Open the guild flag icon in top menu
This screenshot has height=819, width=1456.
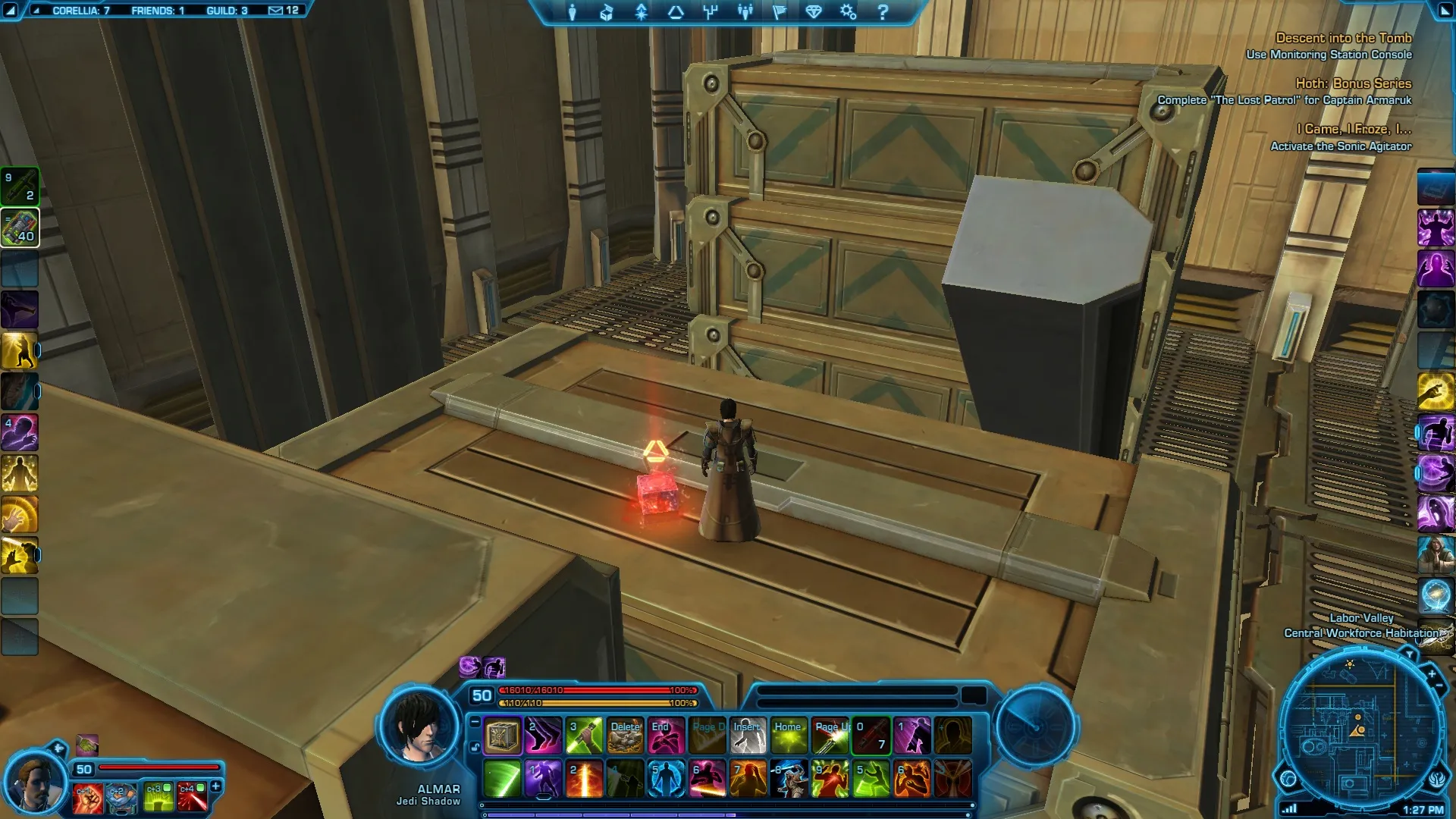click(x=779, y=12)
